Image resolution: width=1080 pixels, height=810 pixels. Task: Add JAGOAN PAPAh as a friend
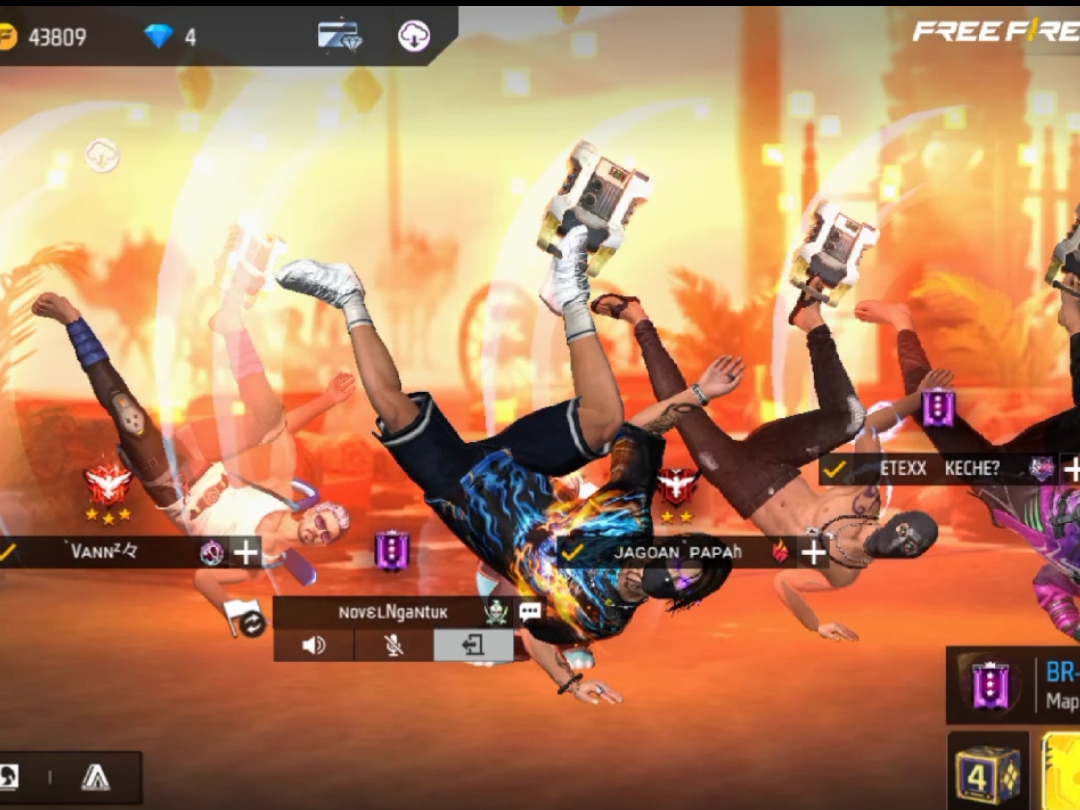click(814, 552)
